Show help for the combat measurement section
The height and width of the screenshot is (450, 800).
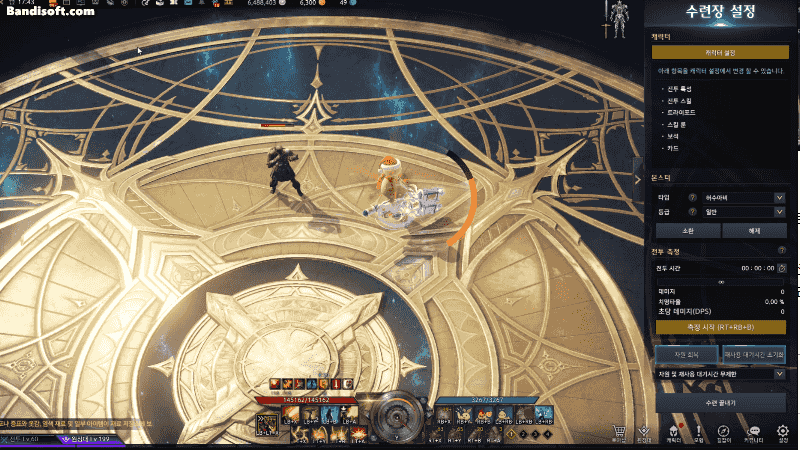pos(782,249)
